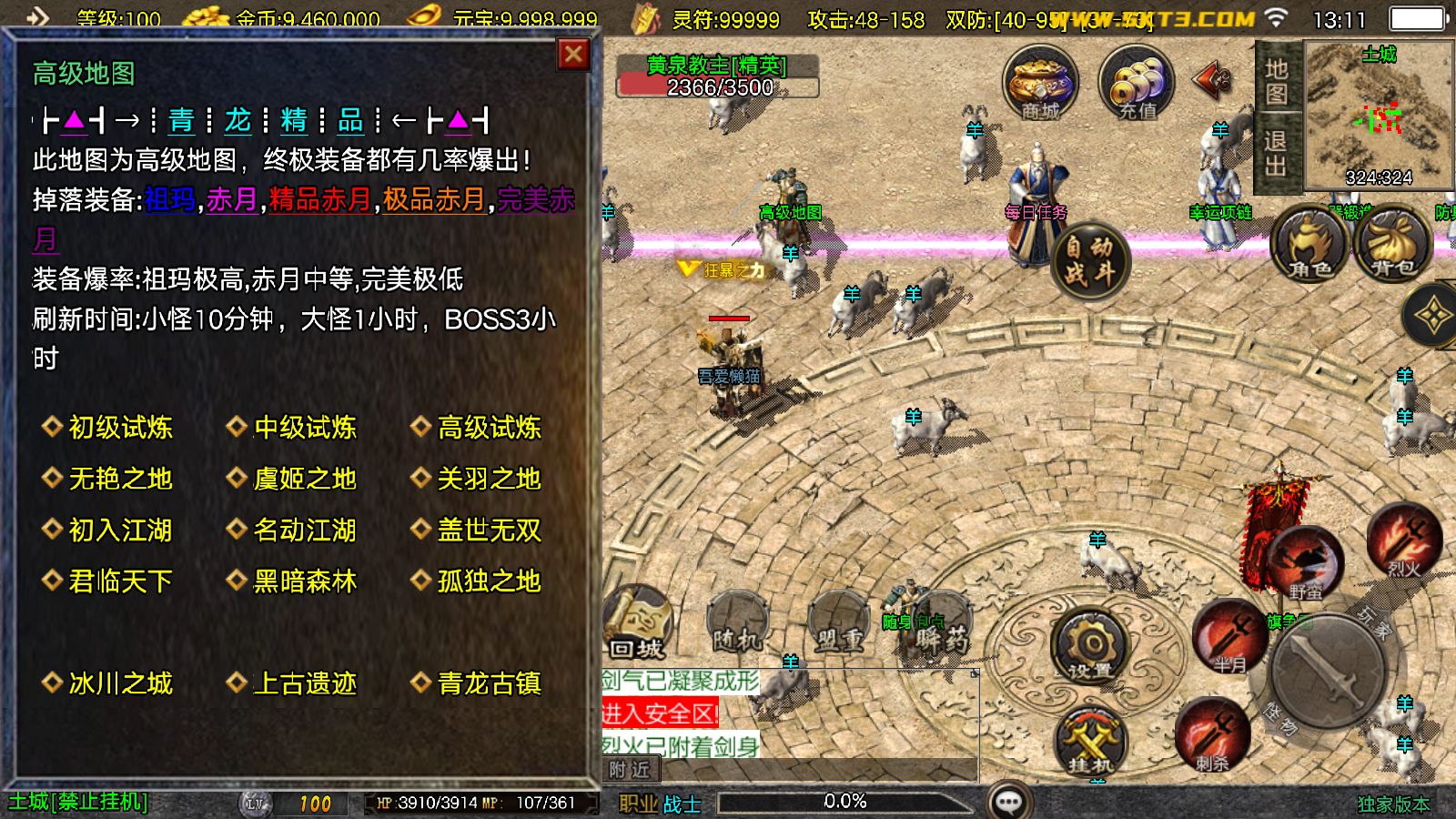This screenshot has width=1456, height=819.
Task: Go to the 黑暗森林 map
Action: [x=304, y=581]
